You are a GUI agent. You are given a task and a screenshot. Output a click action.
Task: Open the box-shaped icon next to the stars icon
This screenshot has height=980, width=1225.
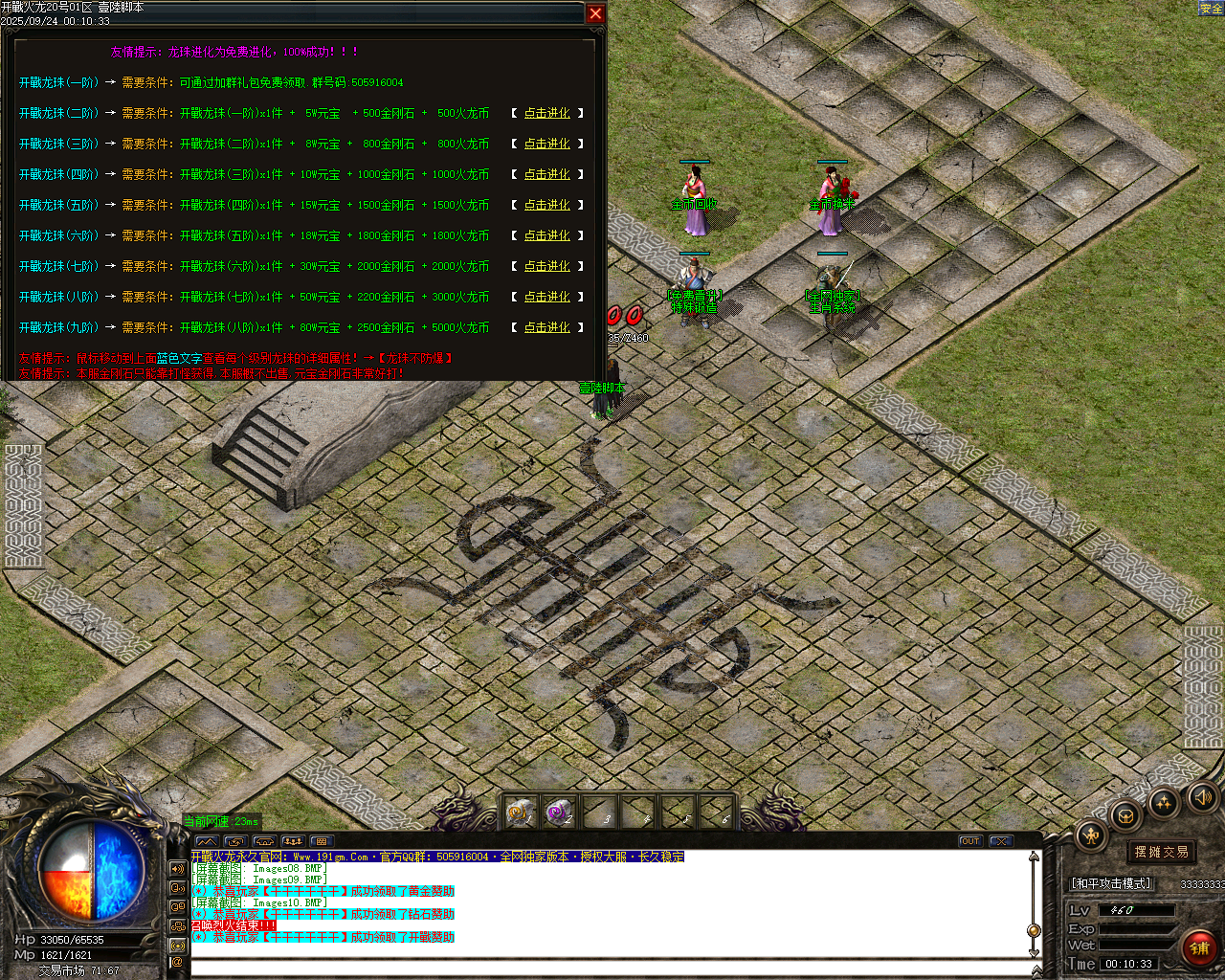click(x=1125, y=816)
